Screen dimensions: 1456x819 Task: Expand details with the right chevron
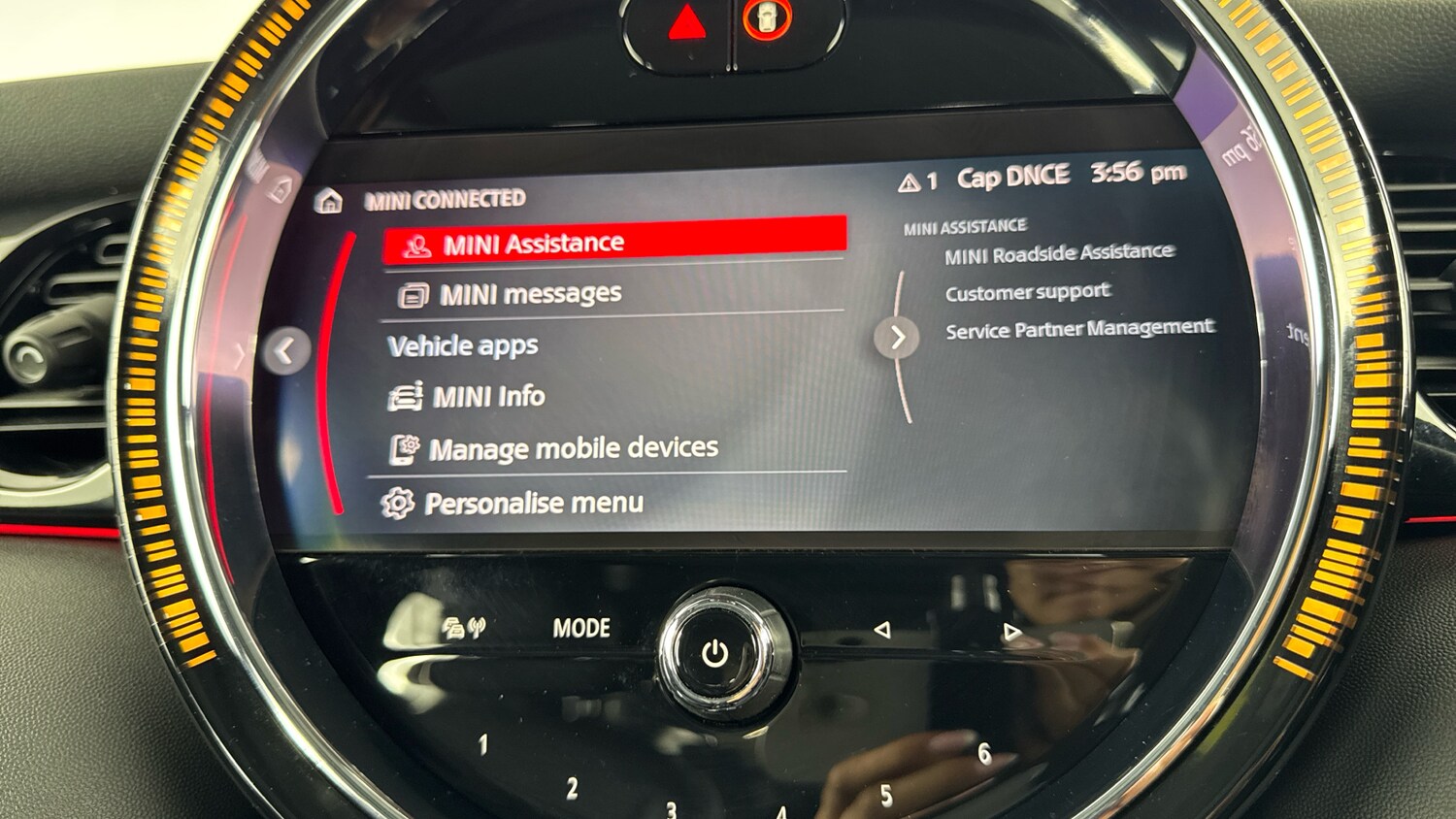[x=898, y=338]
